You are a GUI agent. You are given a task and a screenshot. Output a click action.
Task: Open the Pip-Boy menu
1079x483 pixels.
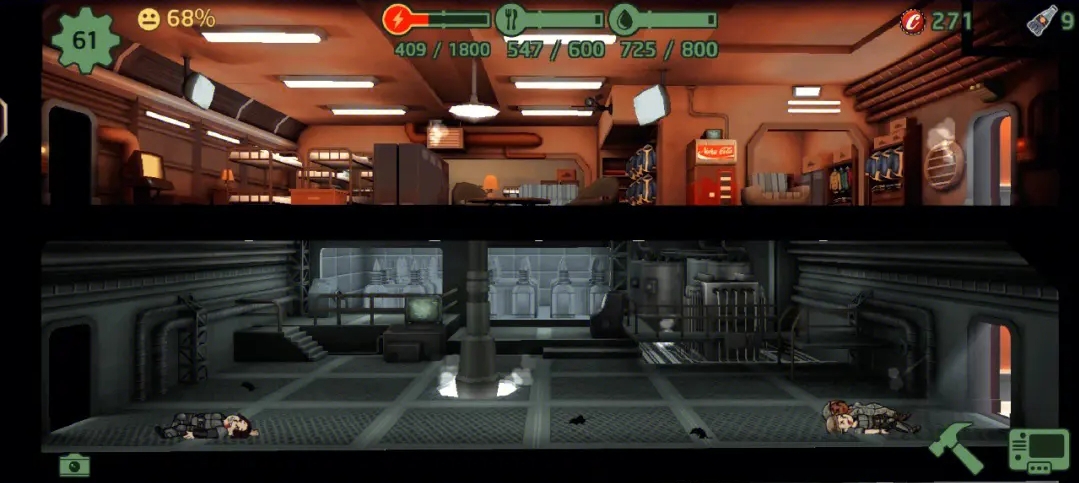point(1038,450)
